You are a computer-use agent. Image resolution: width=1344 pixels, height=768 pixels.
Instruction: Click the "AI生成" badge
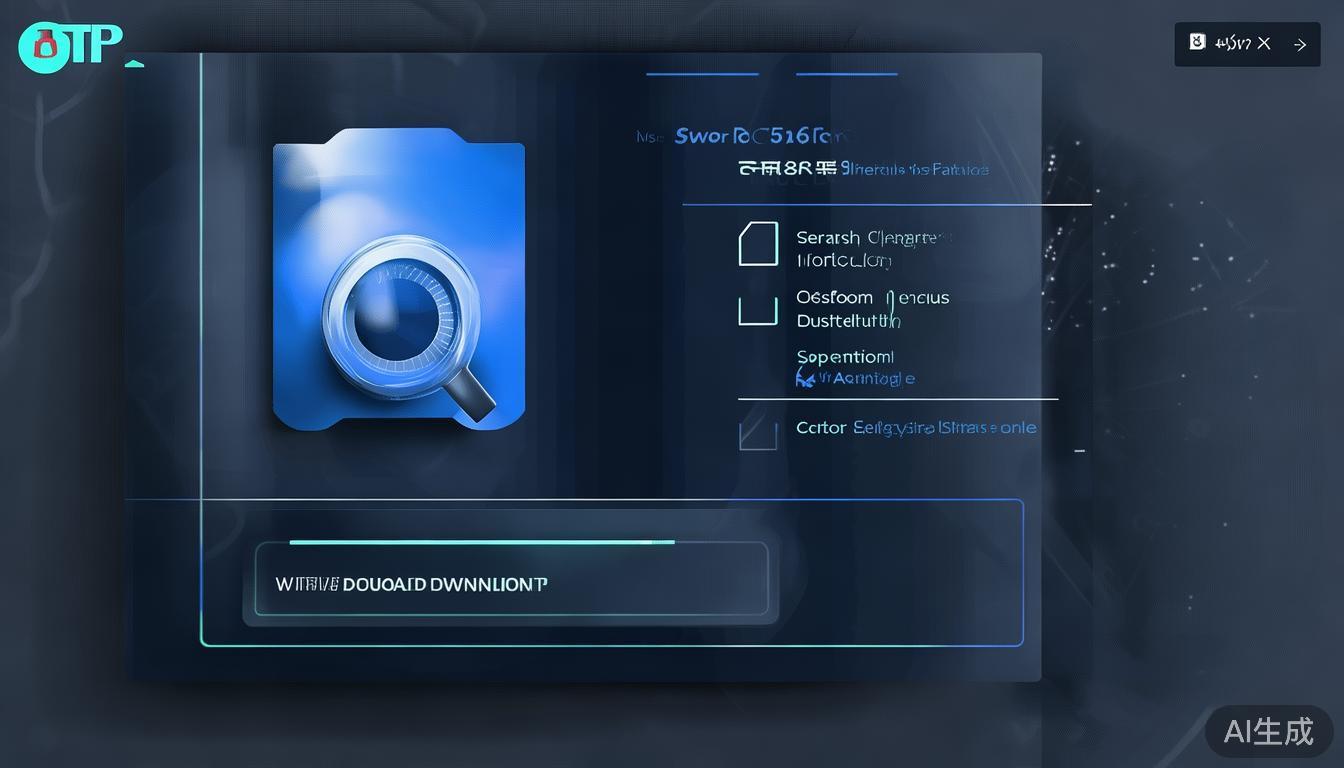click(1269, 731)
